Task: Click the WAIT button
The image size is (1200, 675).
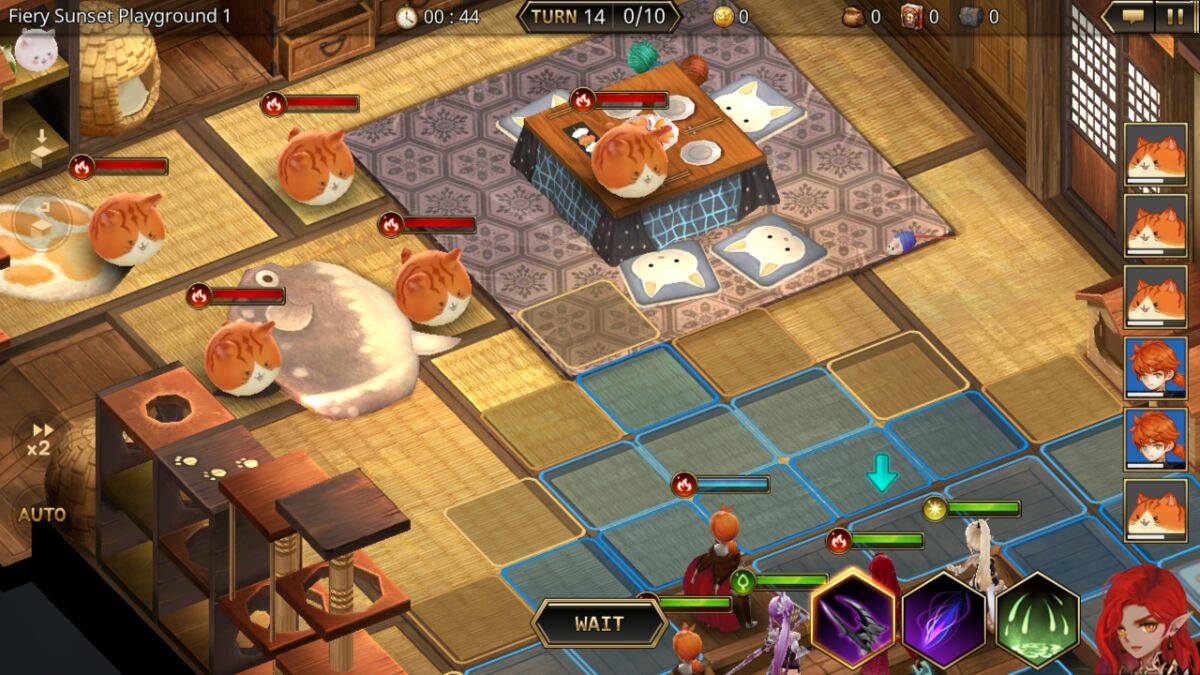Action: tap(599, 624)
